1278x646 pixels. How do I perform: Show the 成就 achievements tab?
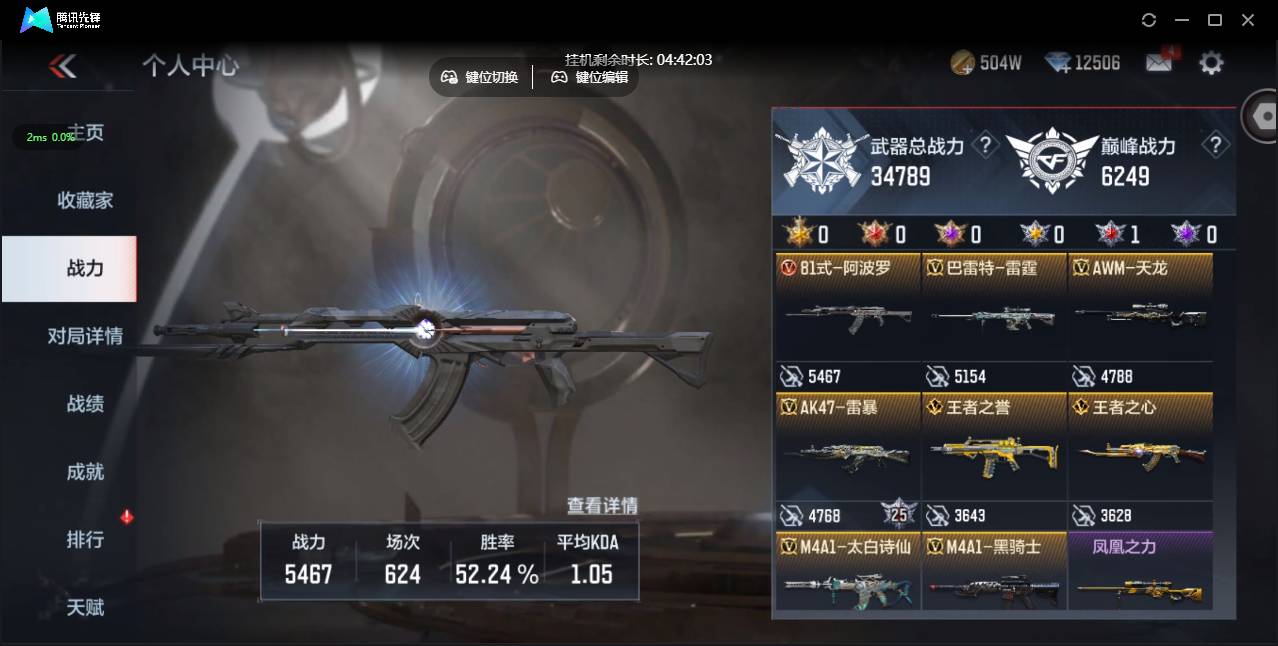click(x=85, y=472)
